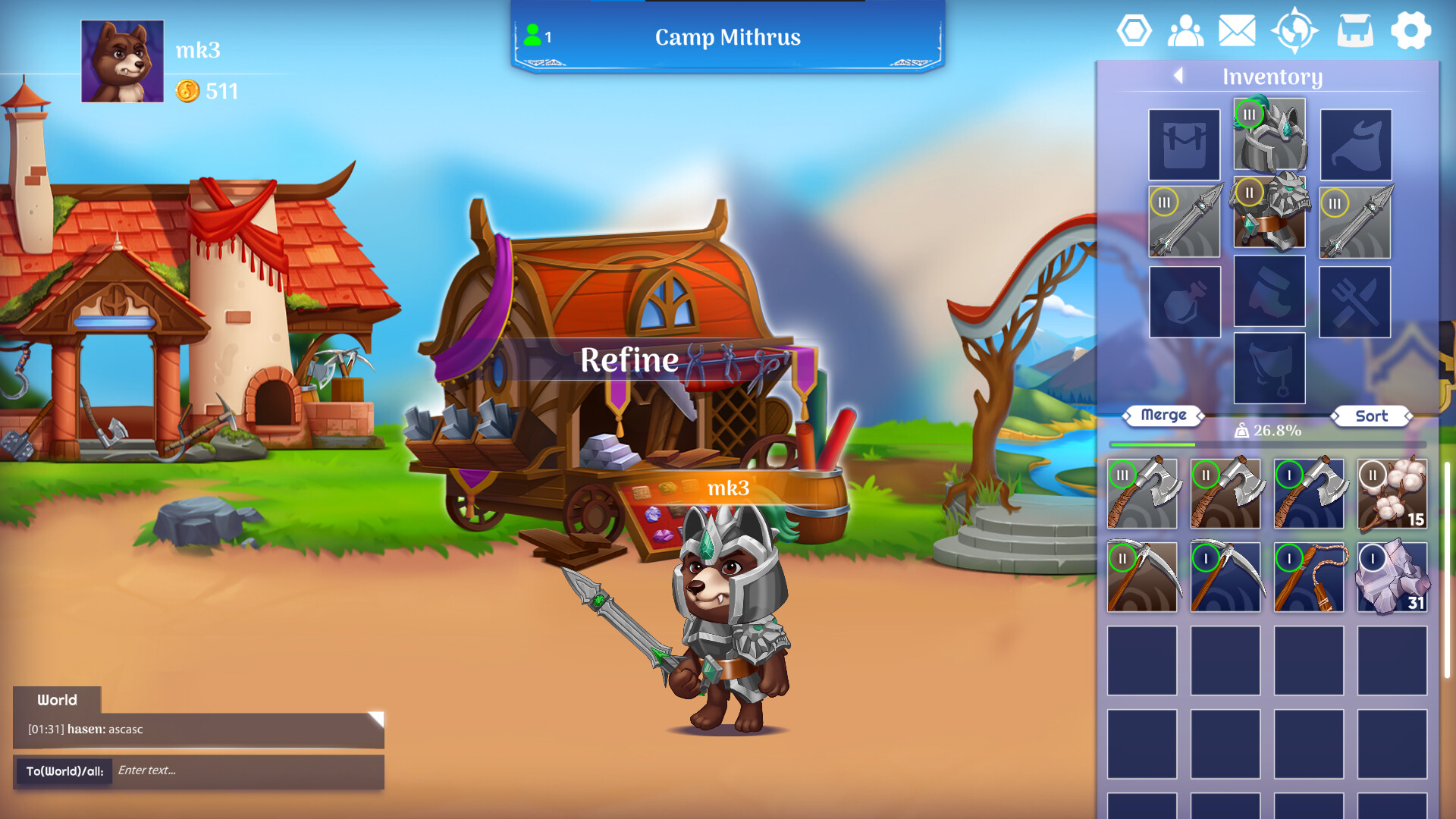This screenshot has height=819, width=1456.
Task: Open the game settings gear
Action: pos(1412,32)
